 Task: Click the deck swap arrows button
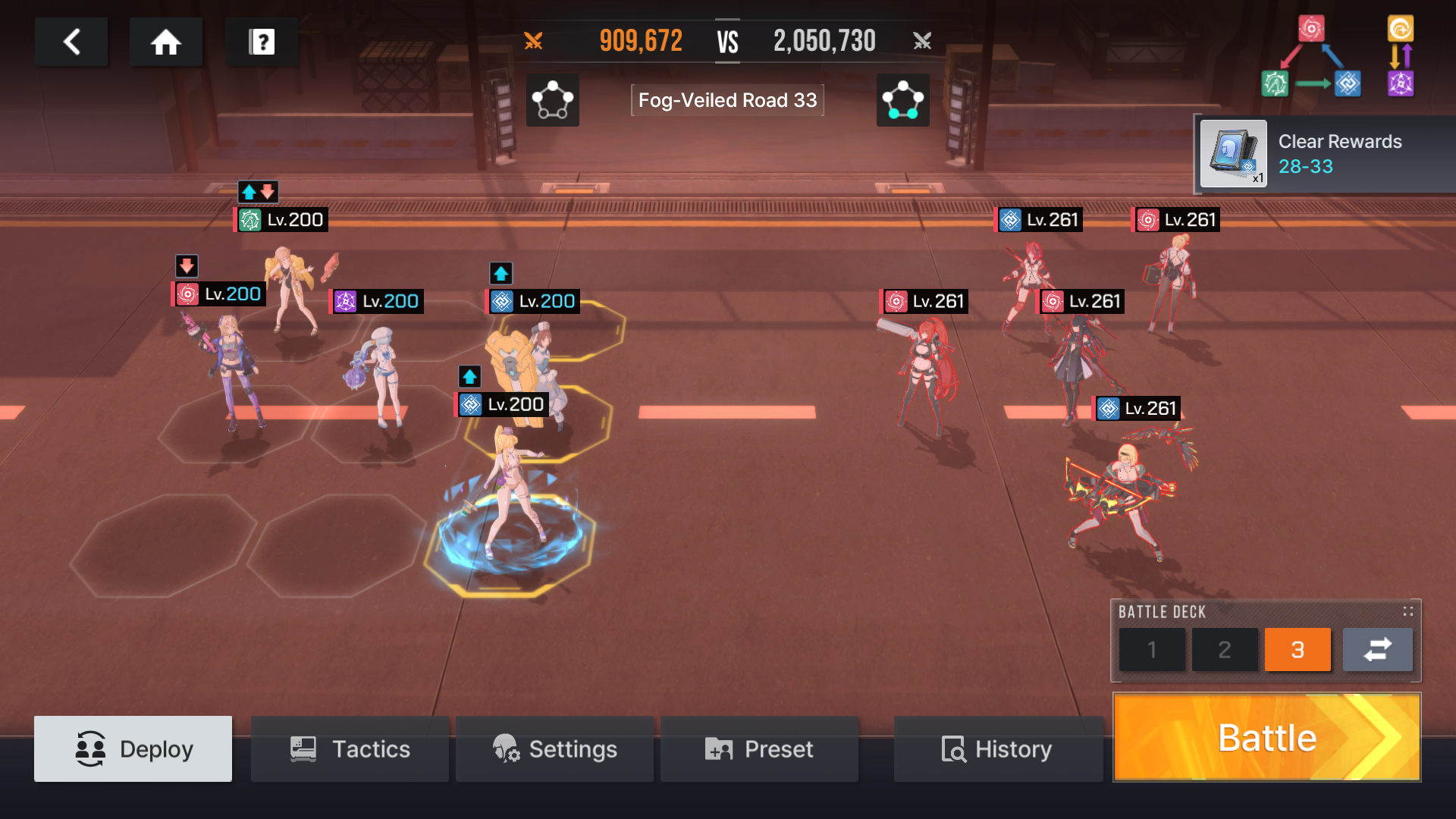click(1377, 649)
